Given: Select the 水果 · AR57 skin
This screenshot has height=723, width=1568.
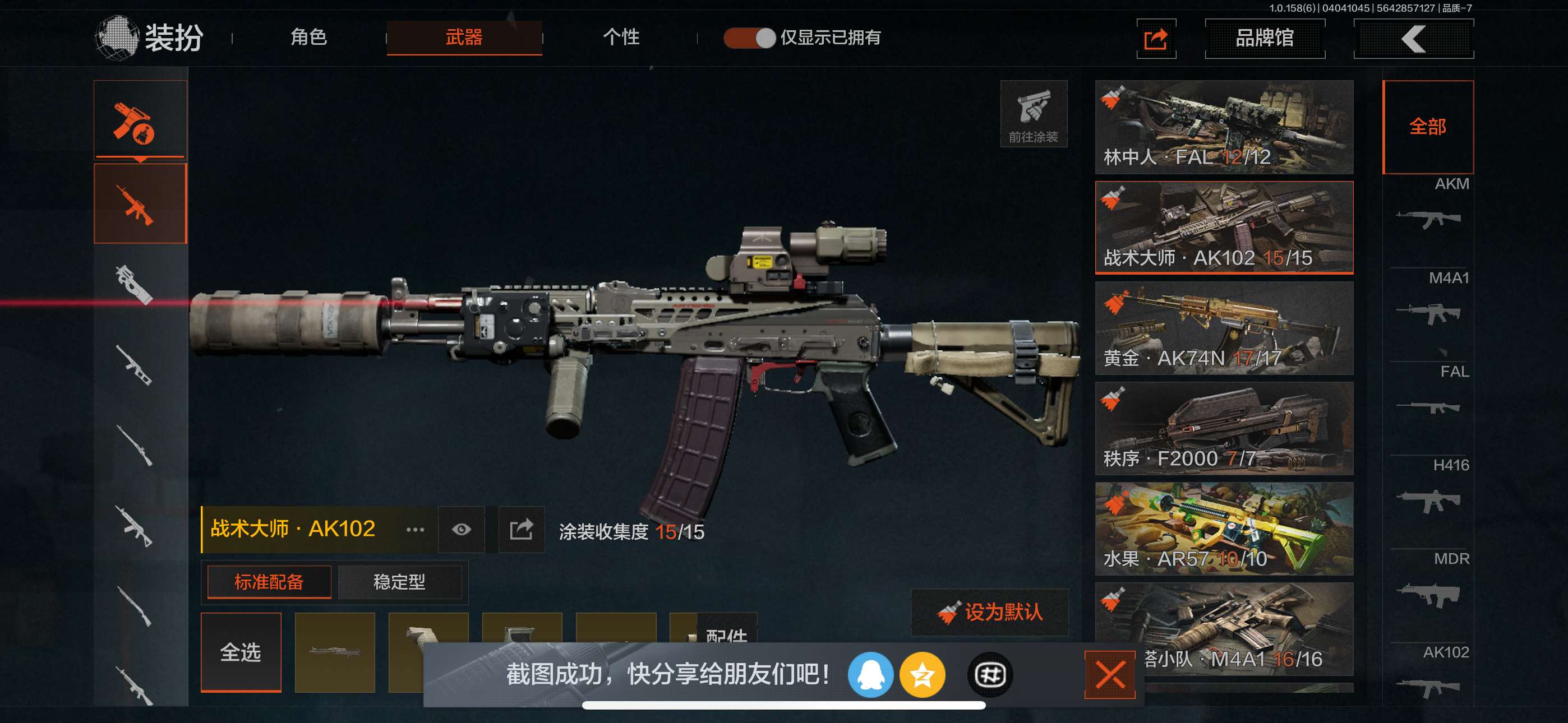Looking at the screenshot, I should (x=1224, y=529).
